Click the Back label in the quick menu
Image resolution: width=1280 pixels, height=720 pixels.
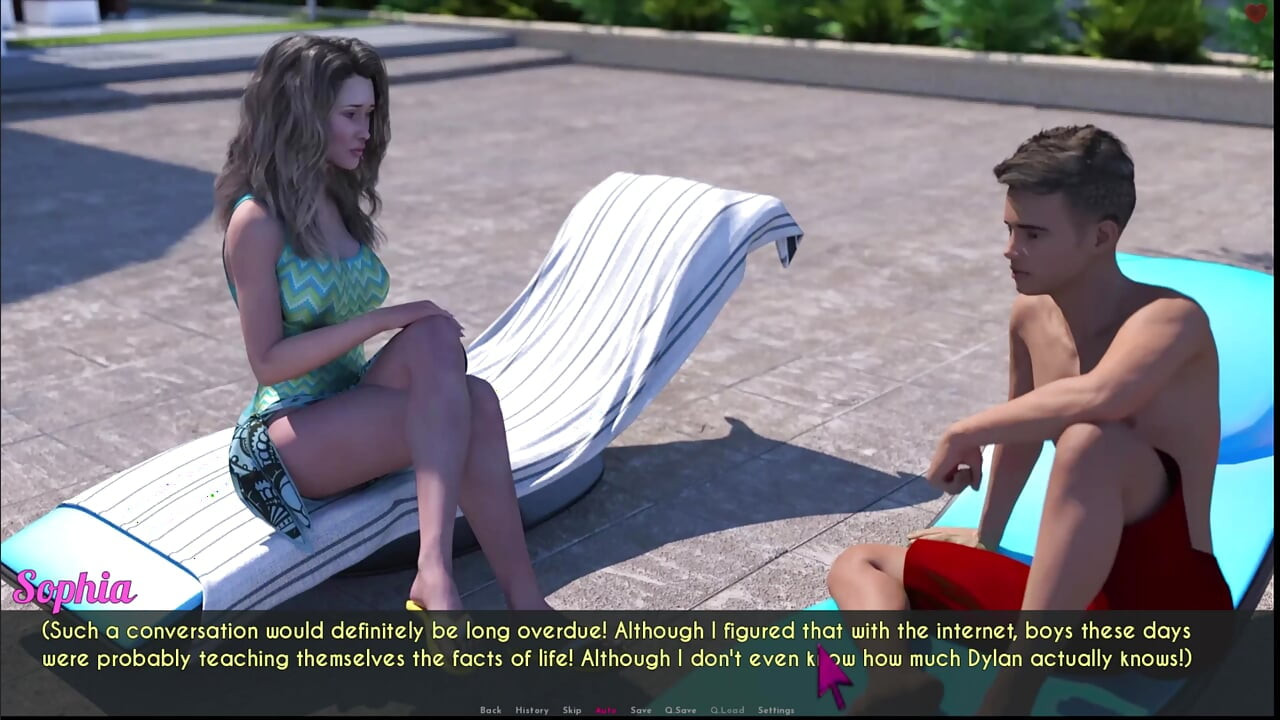491,709
